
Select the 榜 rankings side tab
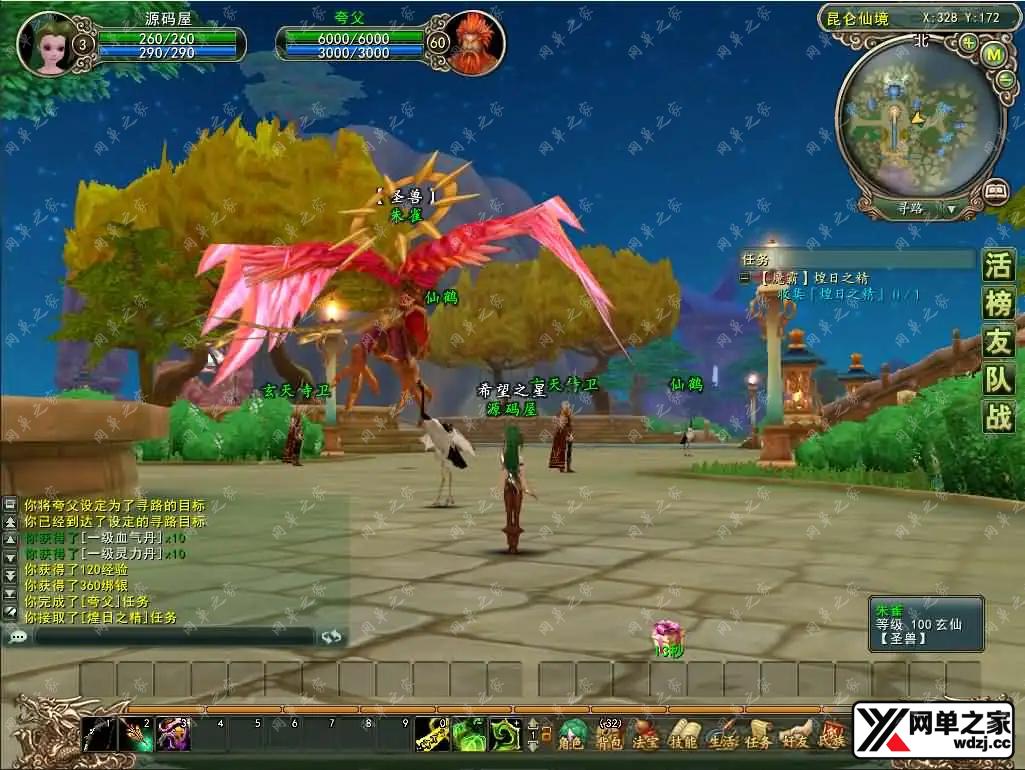click(x=999, y=304)
